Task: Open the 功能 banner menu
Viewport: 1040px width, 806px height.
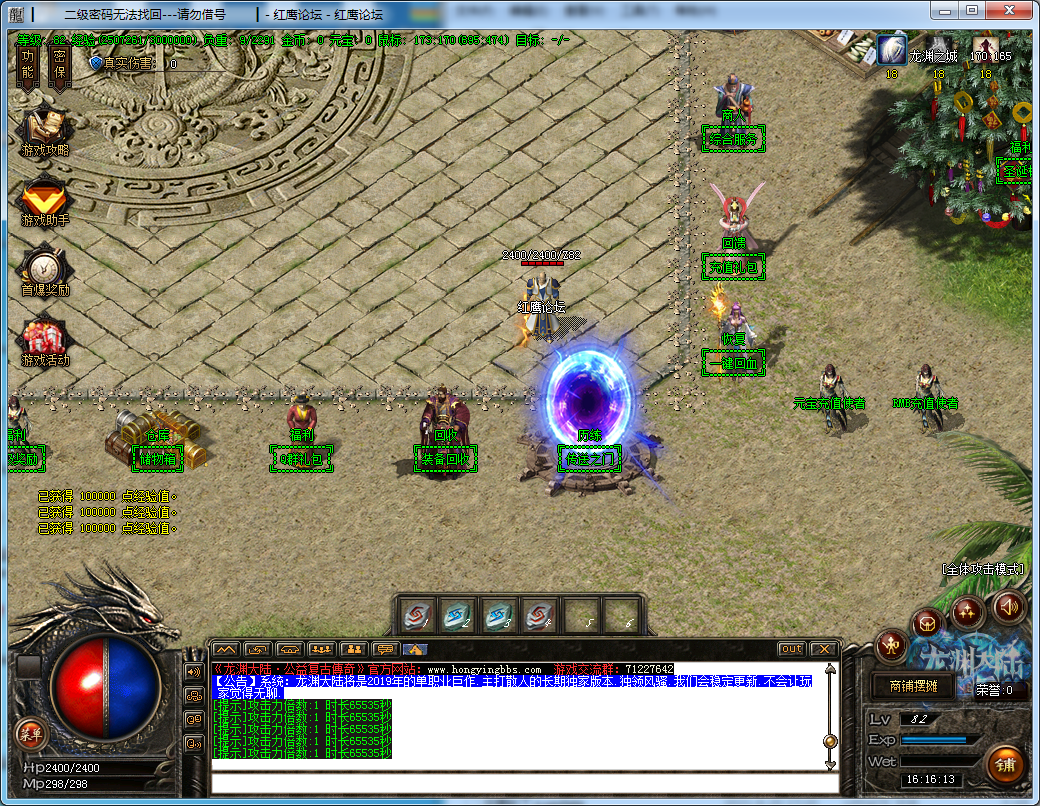Action: pyautogui.click(x=28, y=65)
